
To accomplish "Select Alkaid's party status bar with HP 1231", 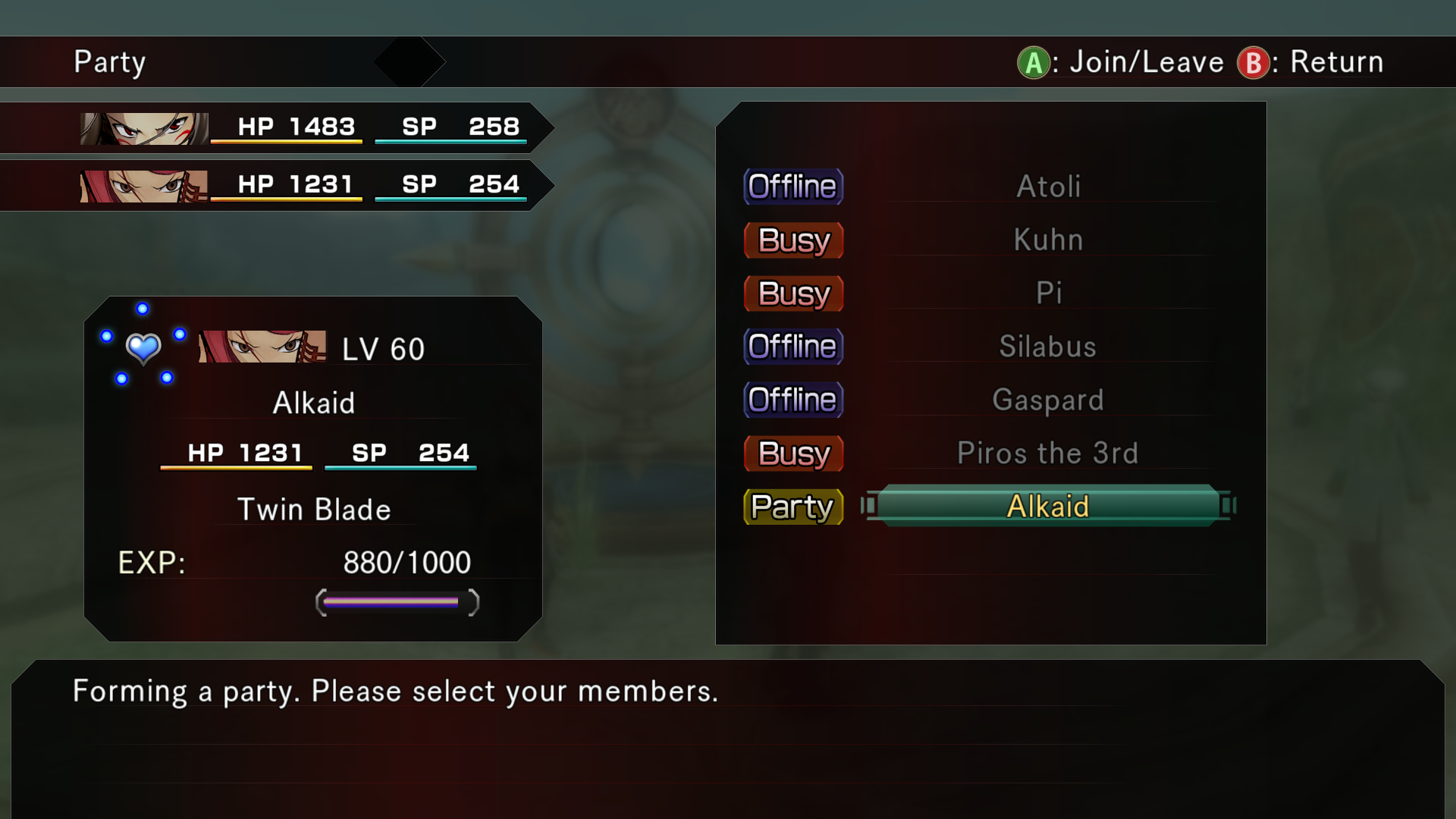I will pyautogui.click(x=303, y=185).
